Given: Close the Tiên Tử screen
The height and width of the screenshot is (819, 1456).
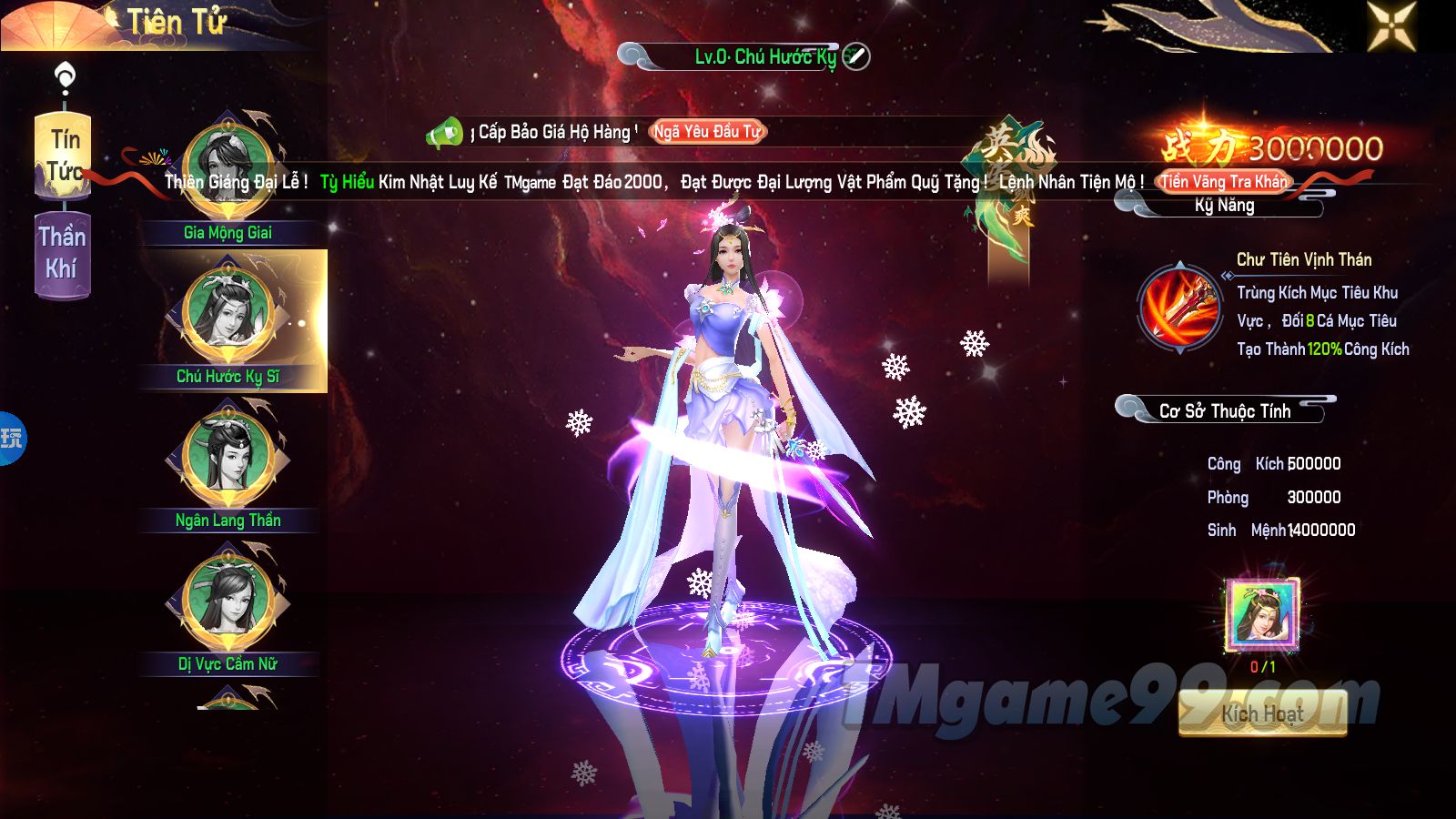Looking at the screenshot, I should pyautogui.click(x=1391, y=25).
